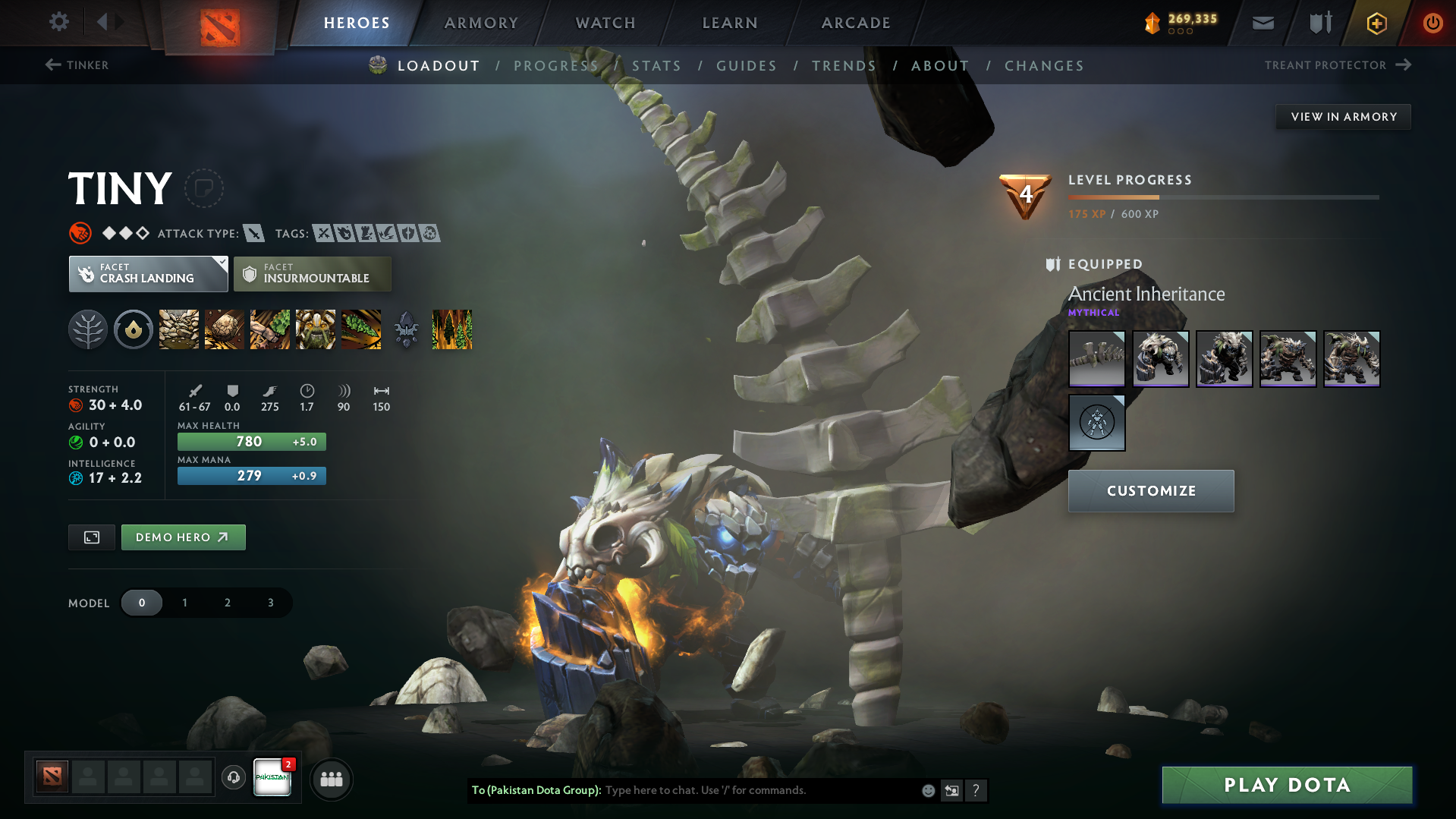This screenshot has width=1456, height=819.
Task: Click the melee attack type sword icon
Action: tap(253, 233)
